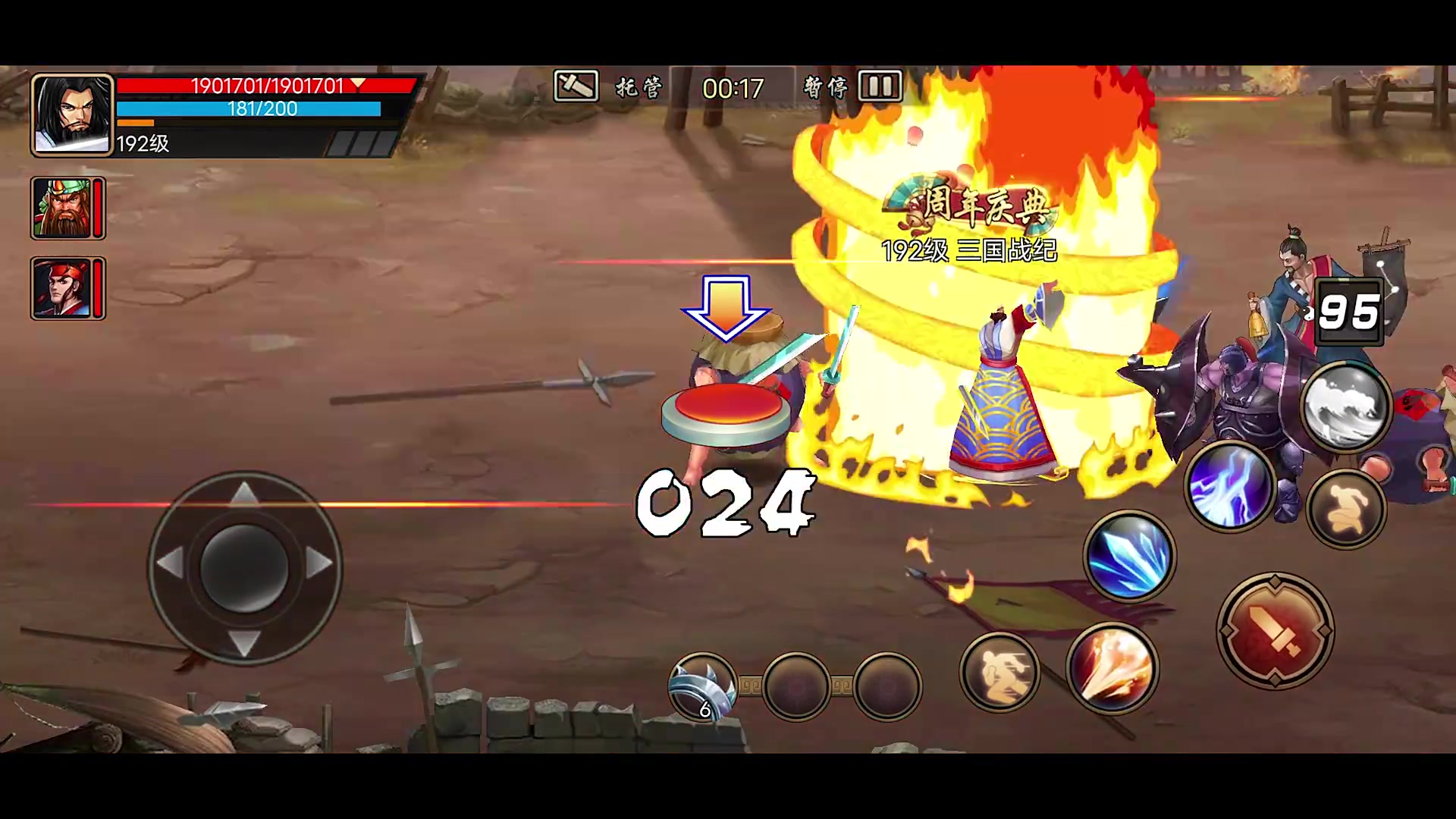The image size is (1456, 819).
Task: Toggle the 托管 auto-battle button
Action: tap(608, 87)
